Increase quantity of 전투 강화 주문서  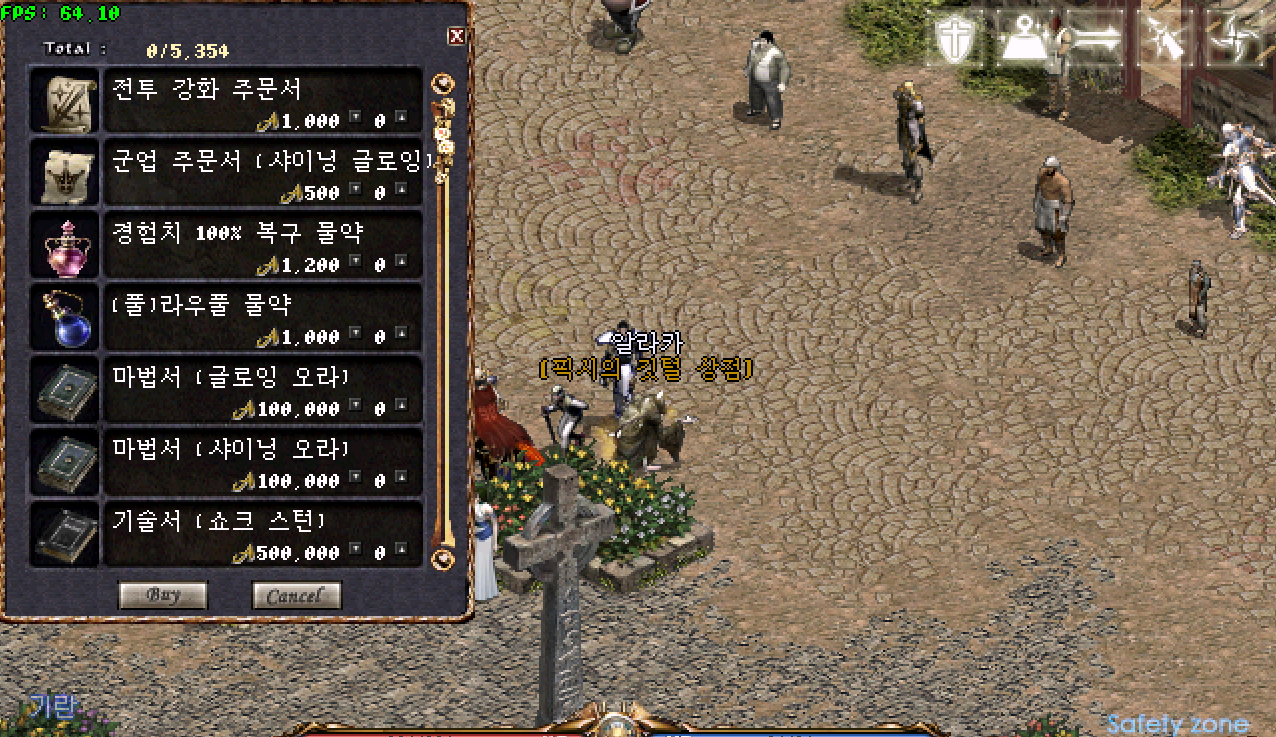click(401, 117)
